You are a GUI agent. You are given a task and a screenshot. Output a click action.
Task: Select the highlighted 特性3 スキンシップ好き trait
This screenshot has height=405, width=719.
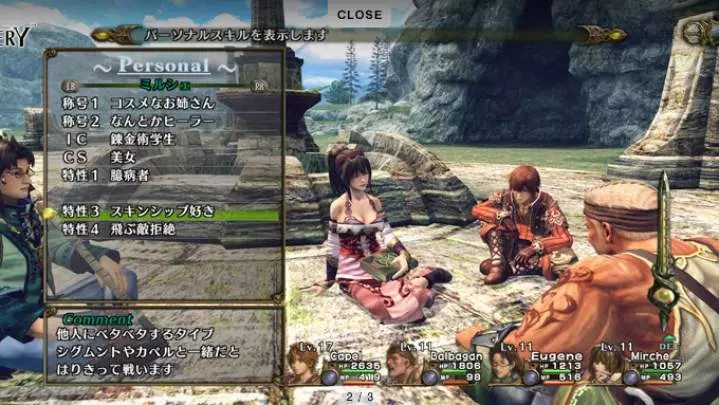click(x=150, y=212)
